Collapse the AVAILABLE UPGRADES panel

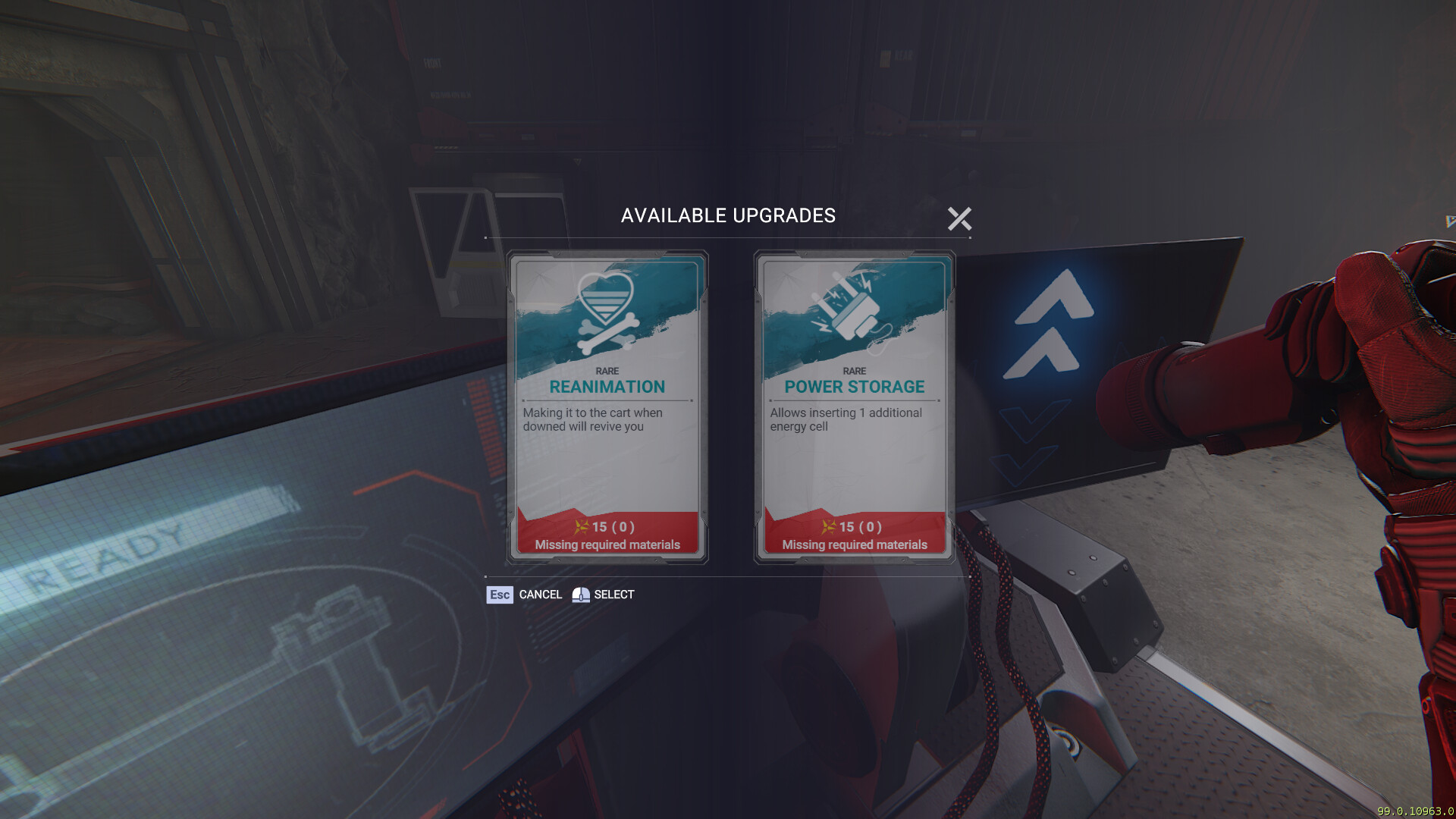click(x=960, y=218)
